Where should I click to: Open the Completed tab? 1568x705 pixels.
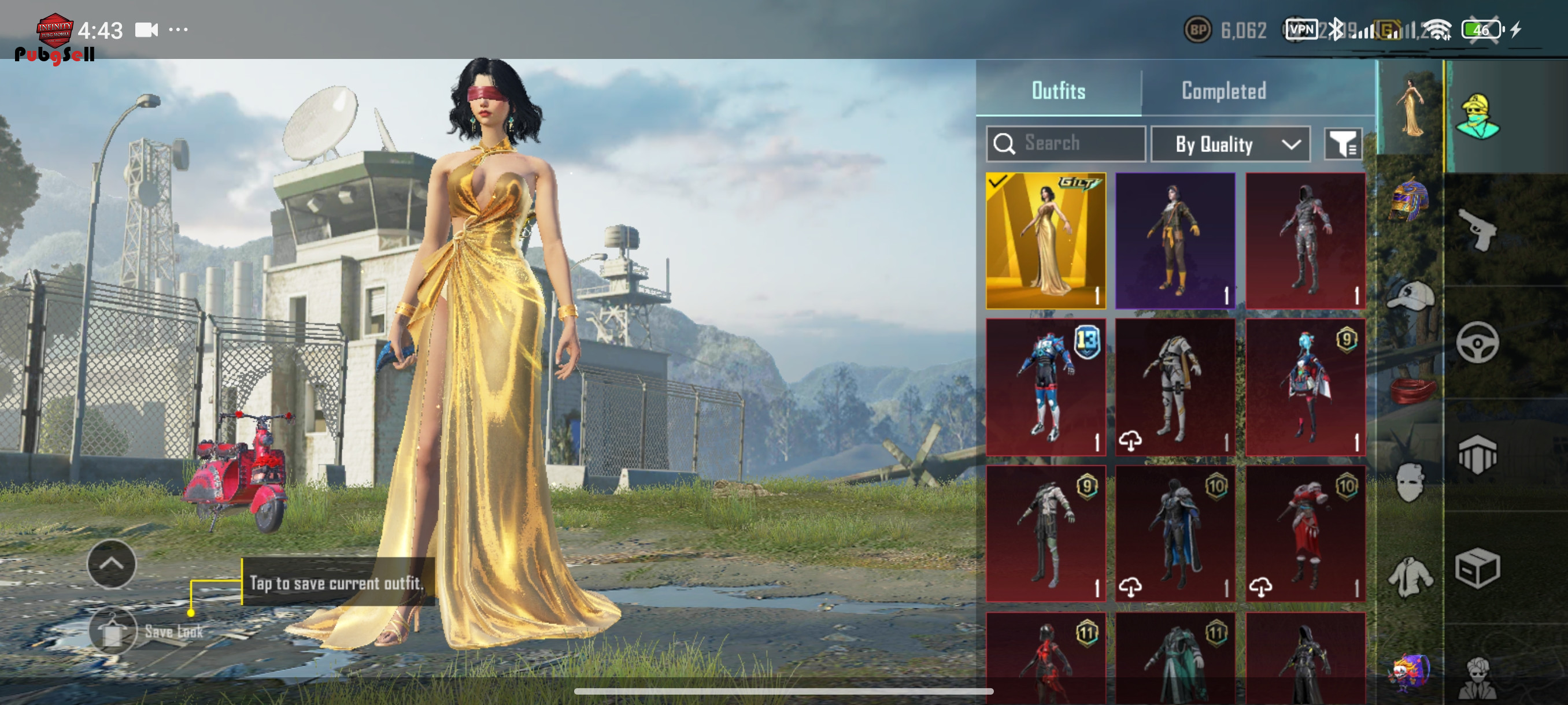point(1223,91)
